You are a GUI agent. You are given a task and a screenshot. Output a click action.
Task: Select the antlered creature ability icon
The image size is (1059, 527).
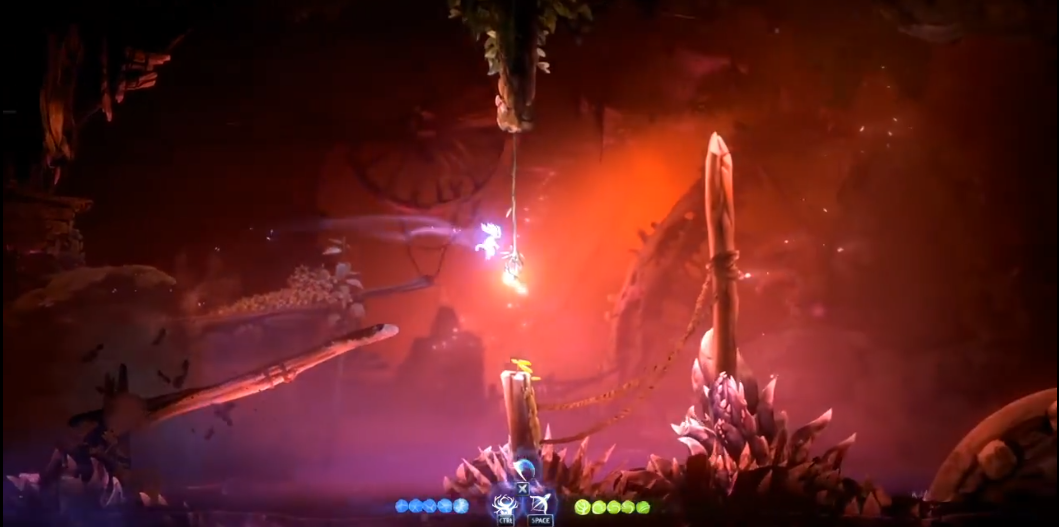tap(504, 502)
